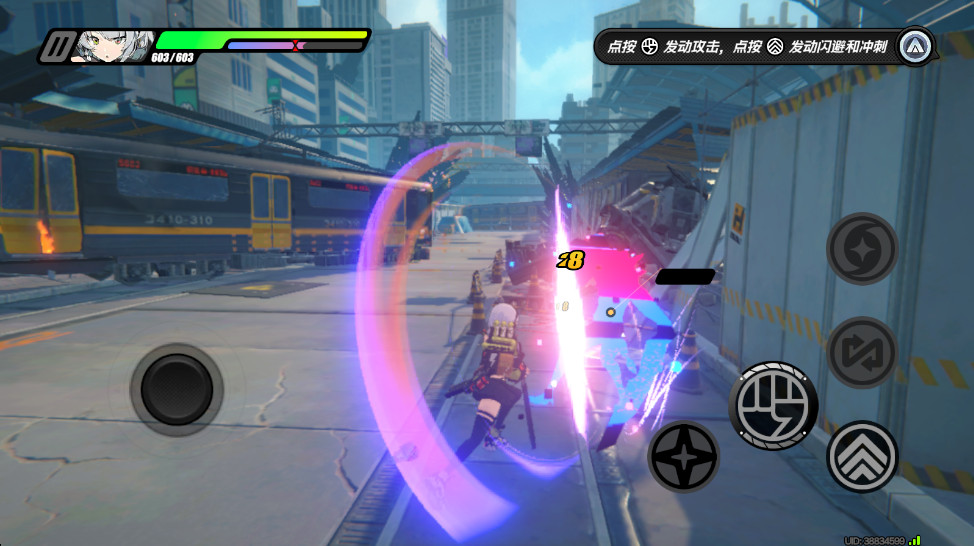This screenshot has height=546, width=974.
Task: Click the round tutorial hint icon
Action: pos(915,46)
